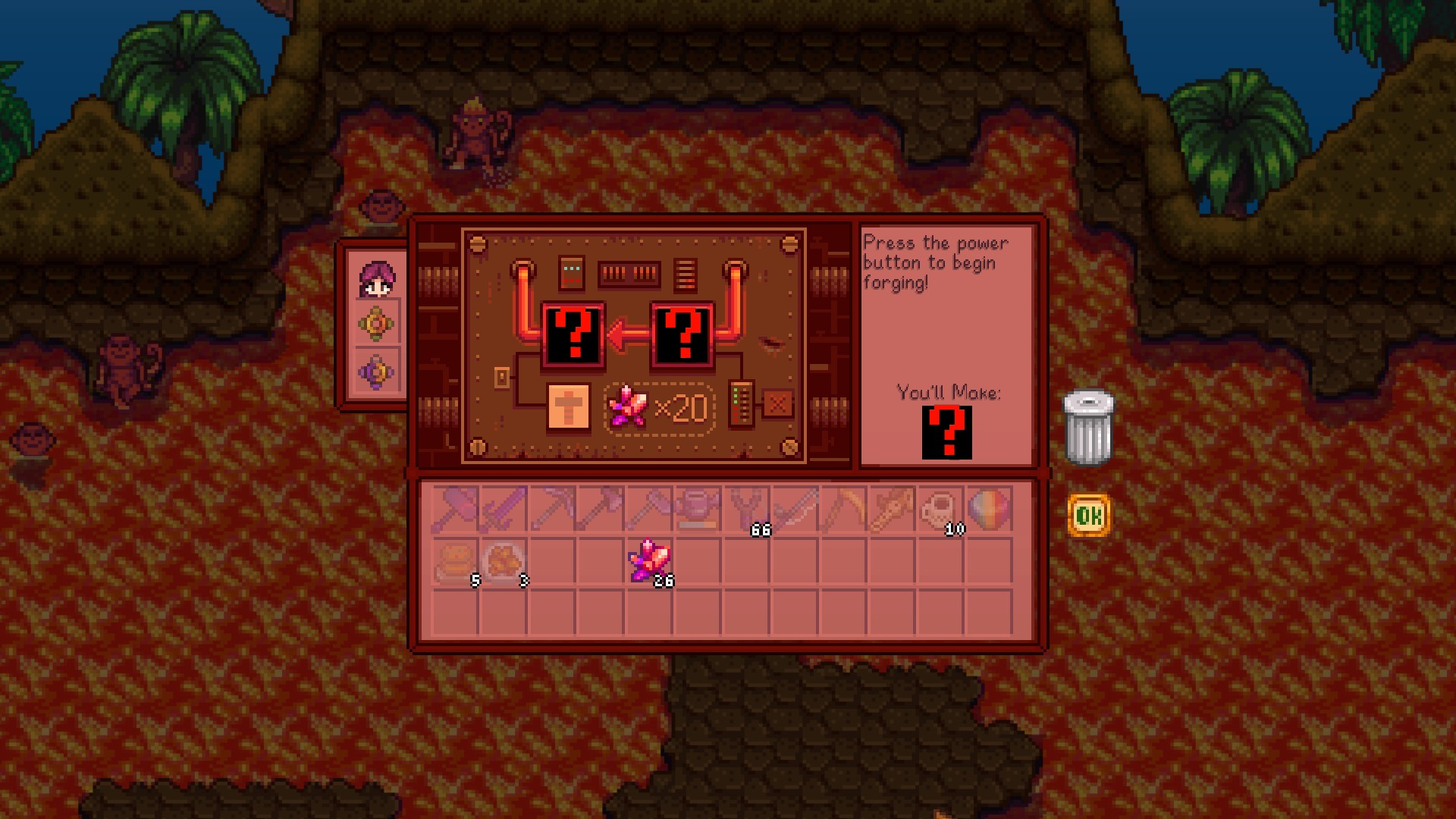Flip the small power lever switch
This screenshot has width=1456, height=819.
(x=500, y=376)
